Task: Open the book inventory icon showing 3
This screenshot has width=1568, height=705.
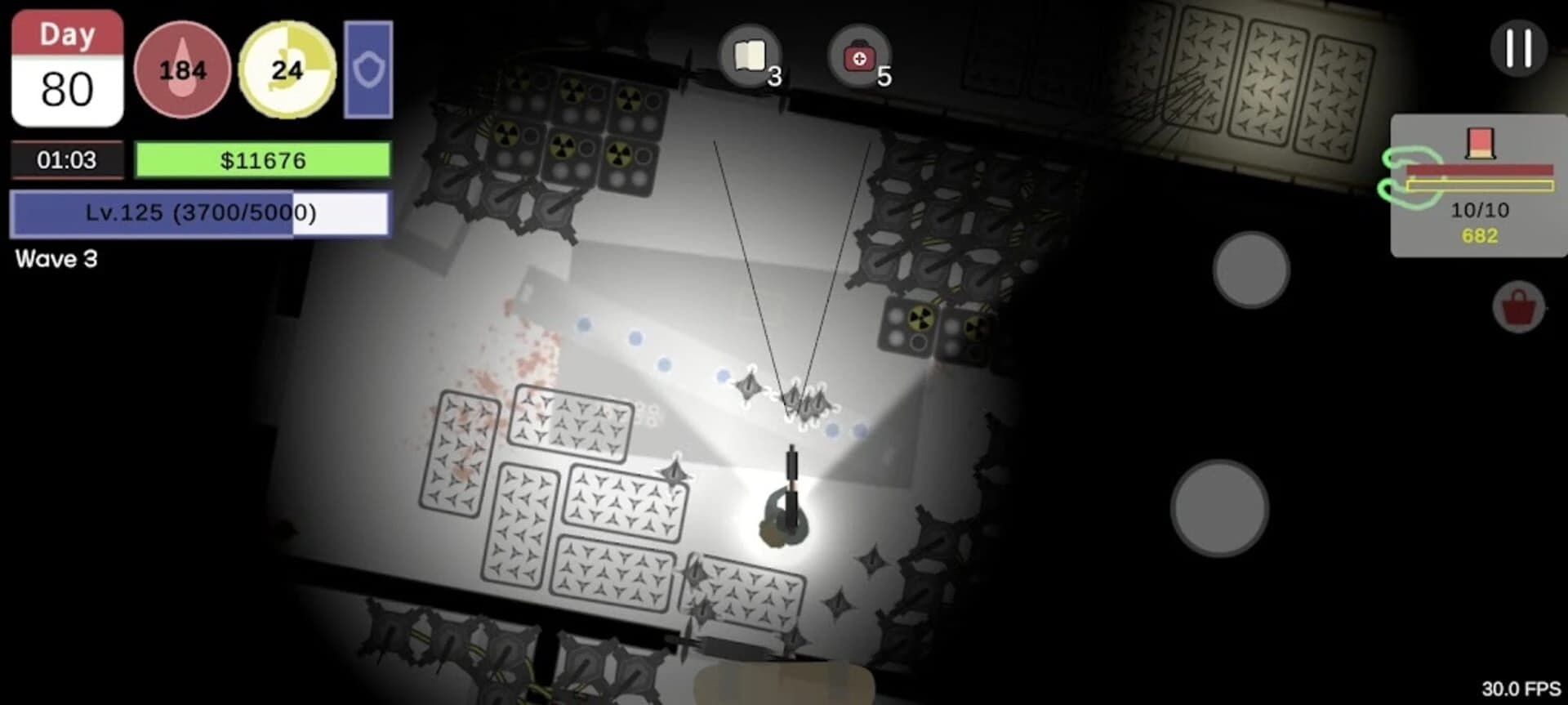Action: (x=751, y=56)
